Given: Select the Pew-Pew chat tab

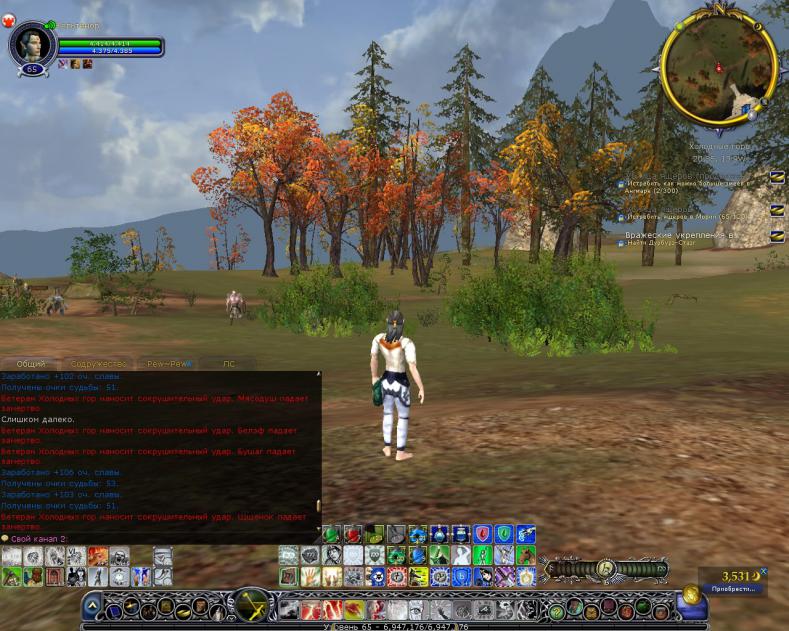Looking at the screenshot, I should coord(165,364).
